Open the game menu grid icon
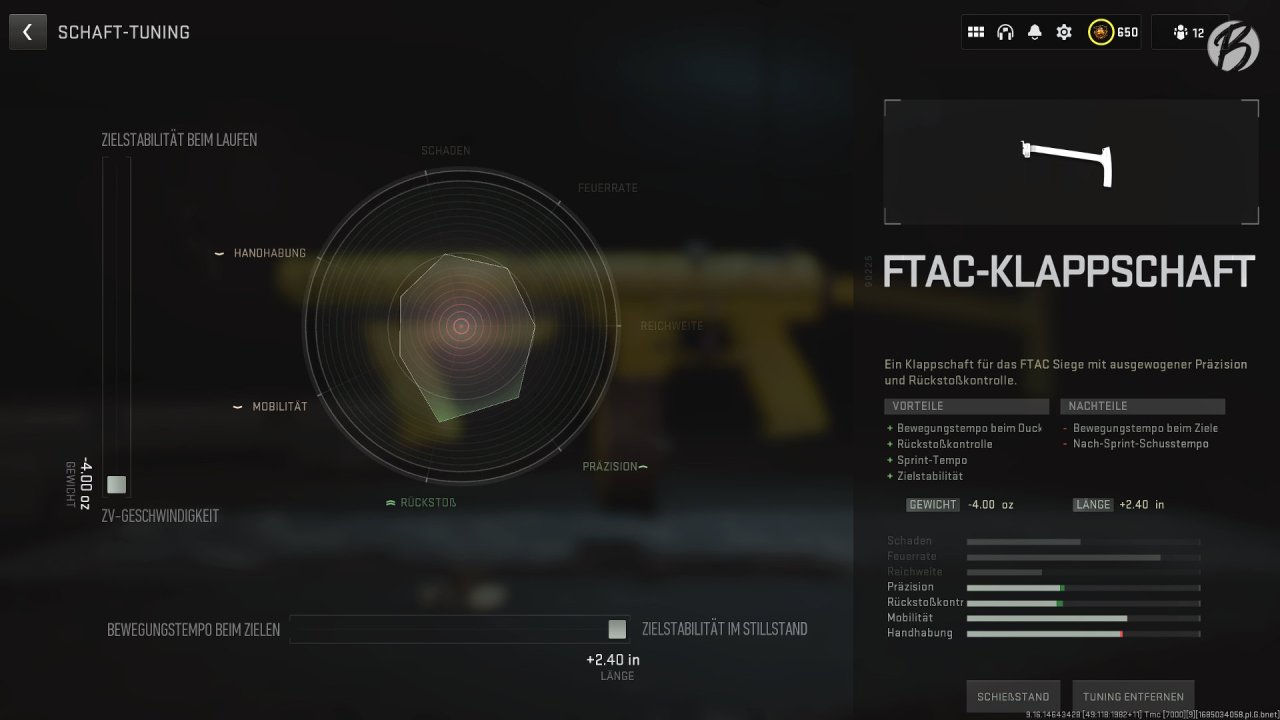The image size is (1280, 720). (976, 31)
